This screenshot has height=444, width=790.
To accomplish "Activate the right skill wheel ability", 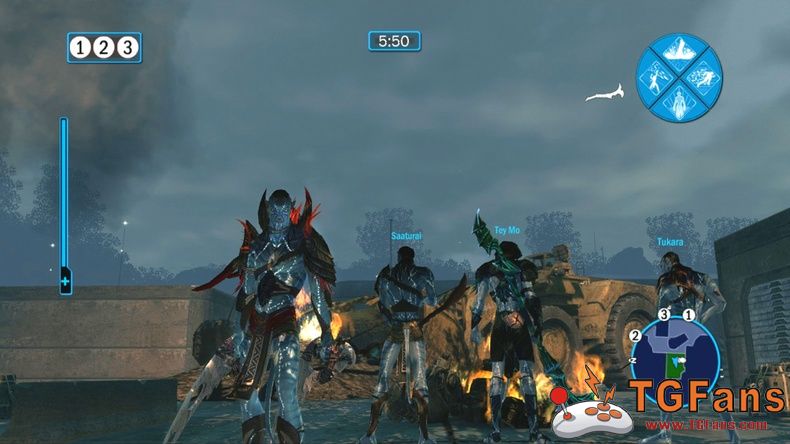I will pos(705,77).
